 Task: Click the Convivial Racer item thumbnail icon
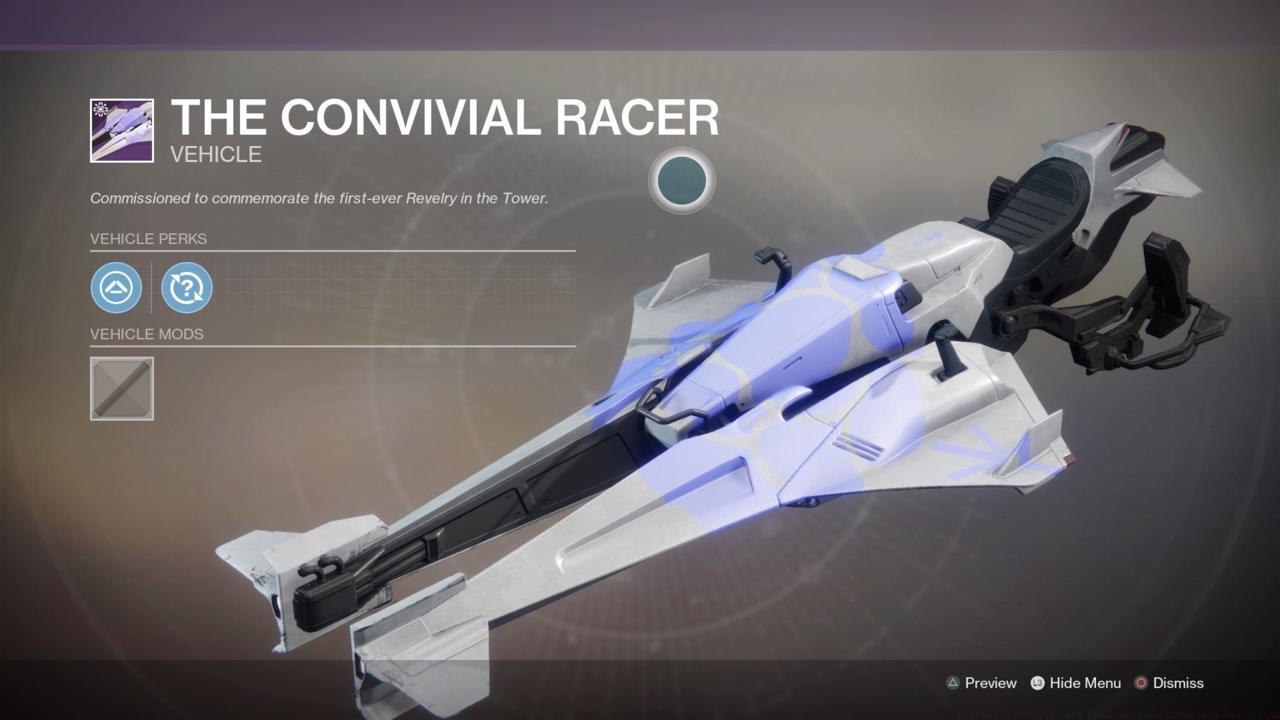pyautogui.click(x=122, y=130)
